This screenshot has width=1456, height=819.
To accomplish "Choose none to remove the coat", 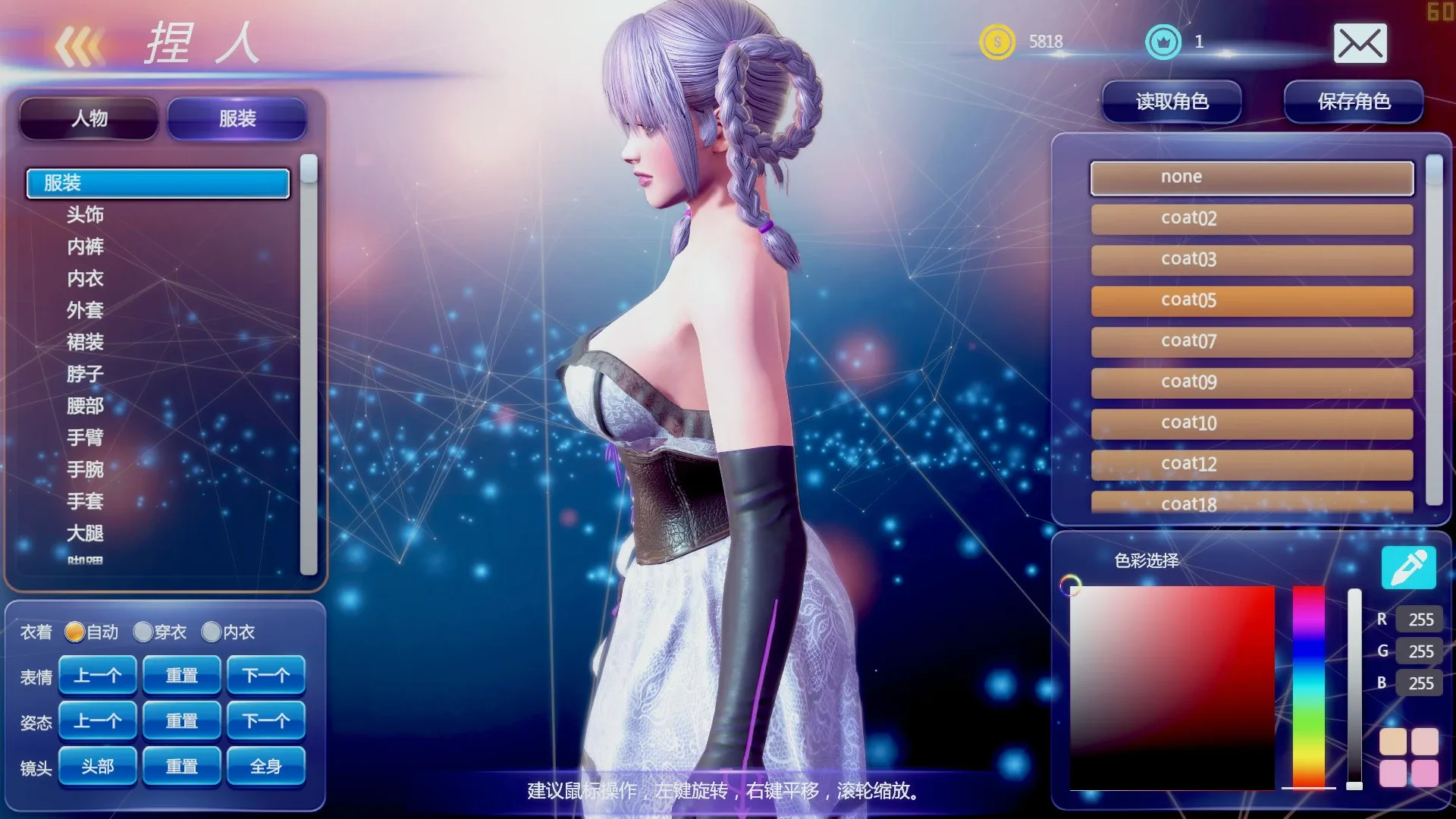I will [1251, 177].
